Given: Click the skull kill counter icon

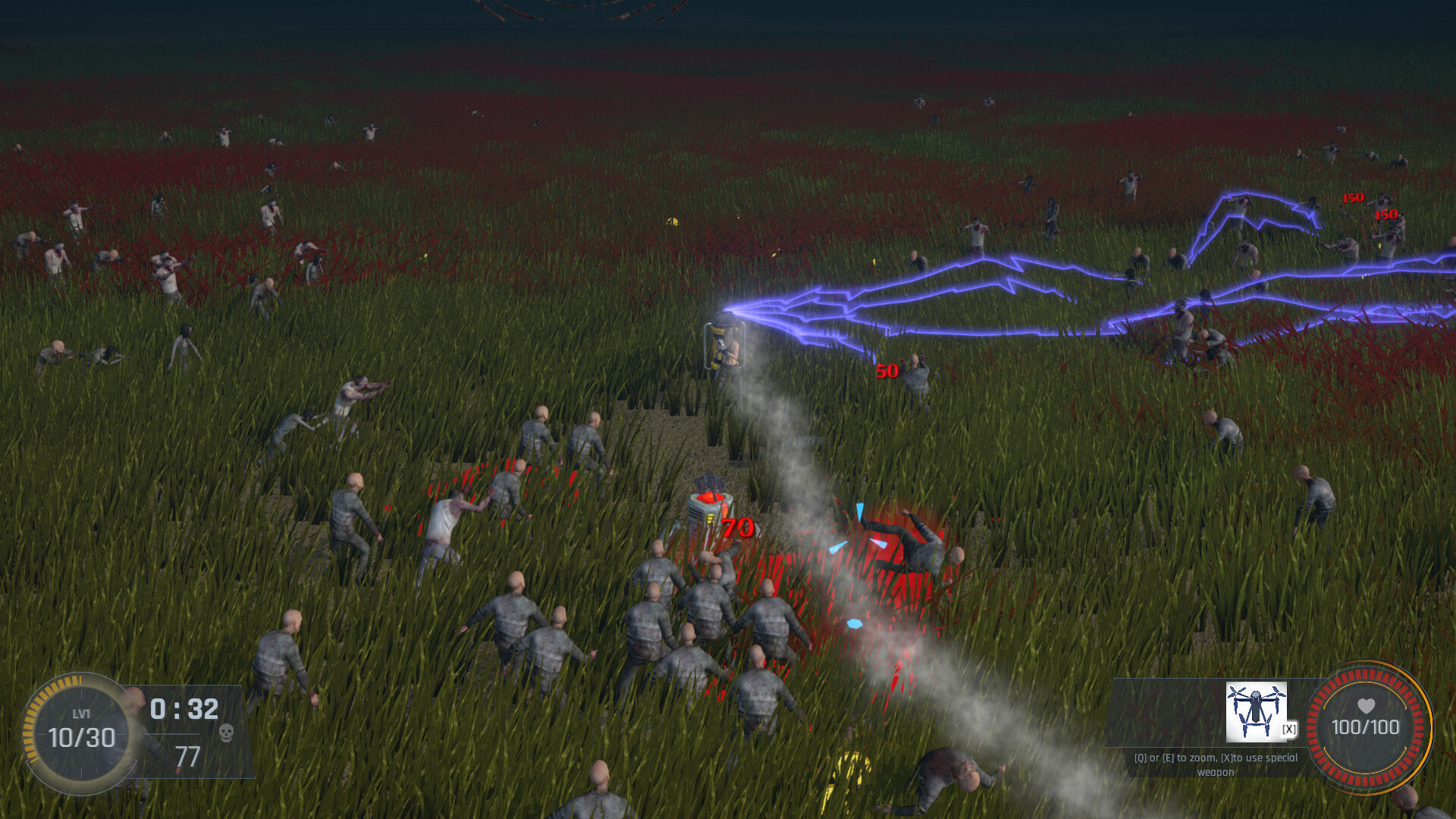Looking at the screenshot, I should pyautogui.click(x=226, y=732).
